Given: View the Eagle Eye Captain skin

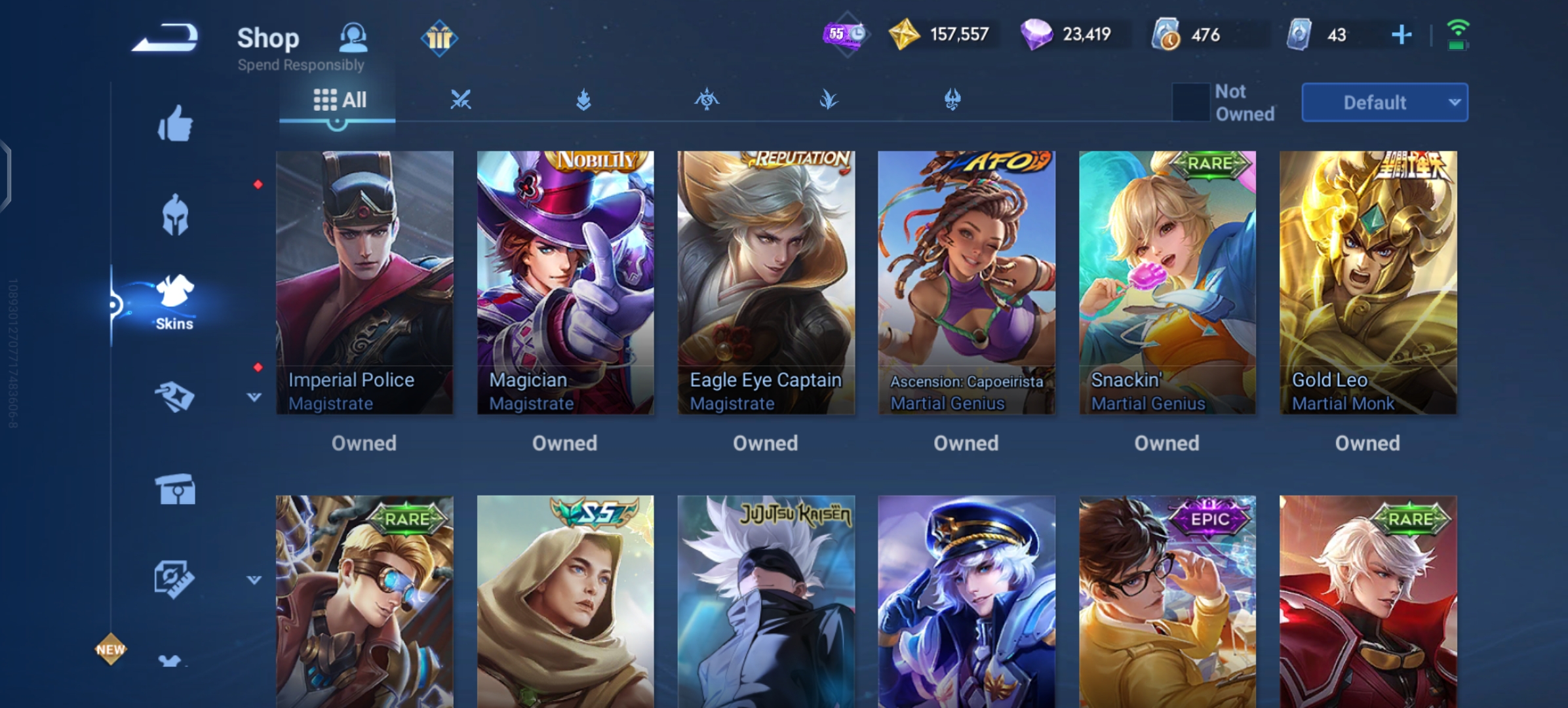Looking at the screenshot, I should pyautogui.click(x=766, y=283).
